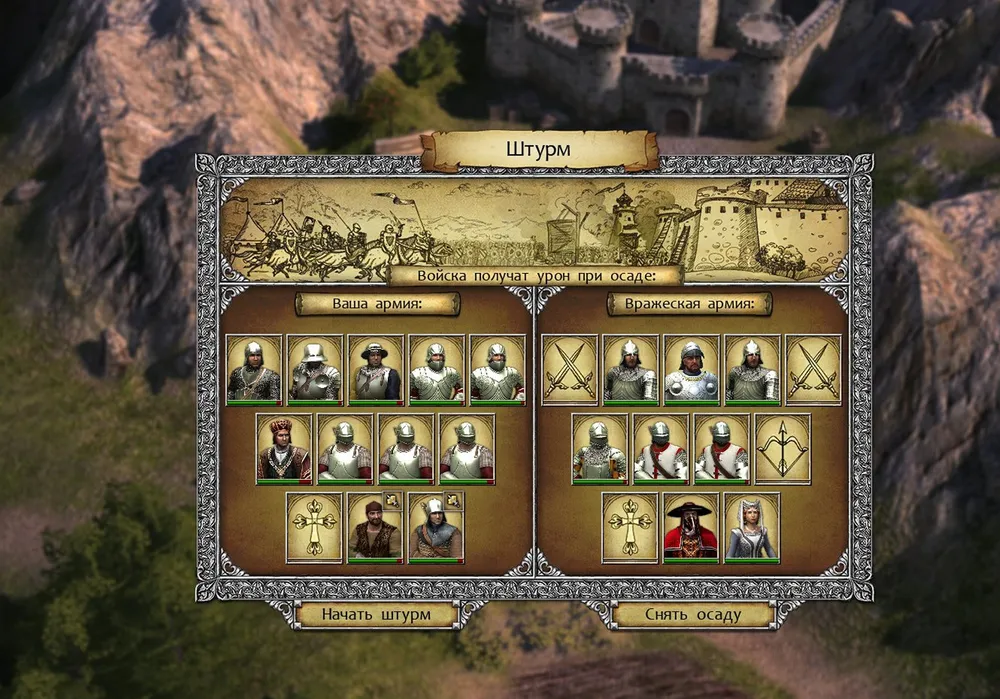Image resolution: width=1000 pixels, height=699 pixels.
Task: Click the enemy in red robe and black hat
Action: pyautogui.click(x=691, y=527)
